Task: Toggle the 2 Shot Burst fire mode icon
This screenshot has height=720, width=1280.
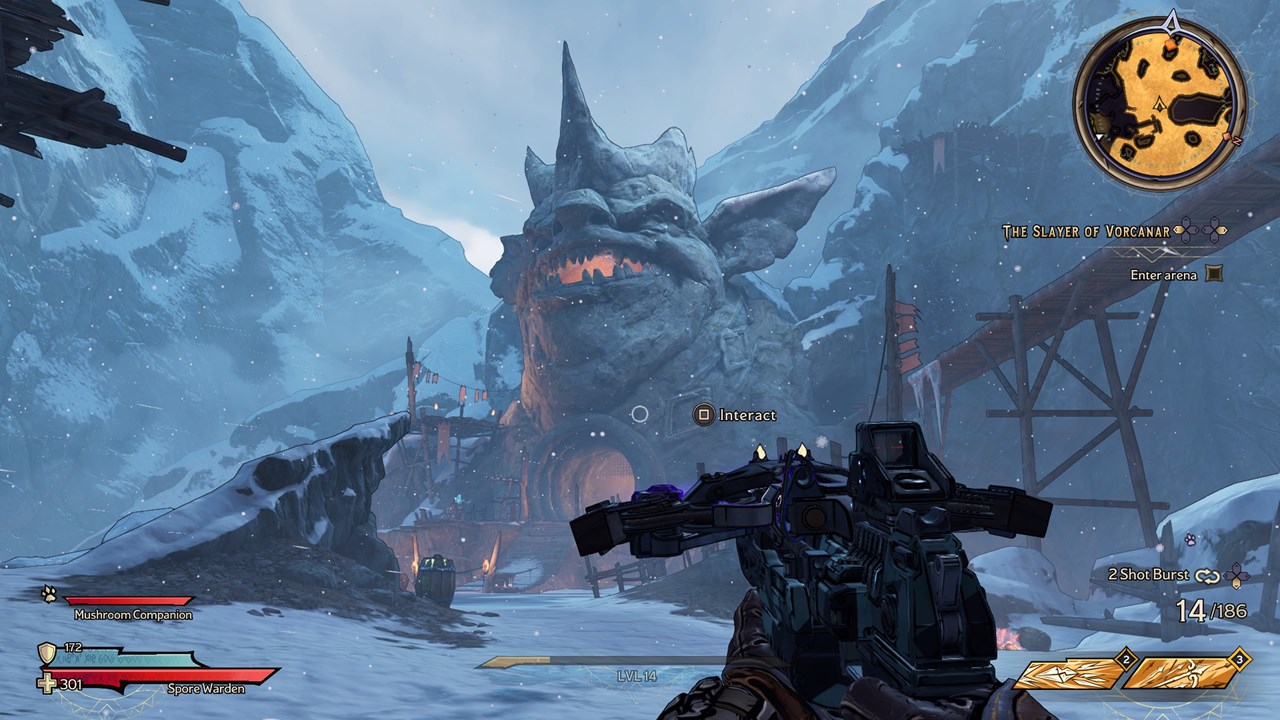Action: pos(1208,575)
